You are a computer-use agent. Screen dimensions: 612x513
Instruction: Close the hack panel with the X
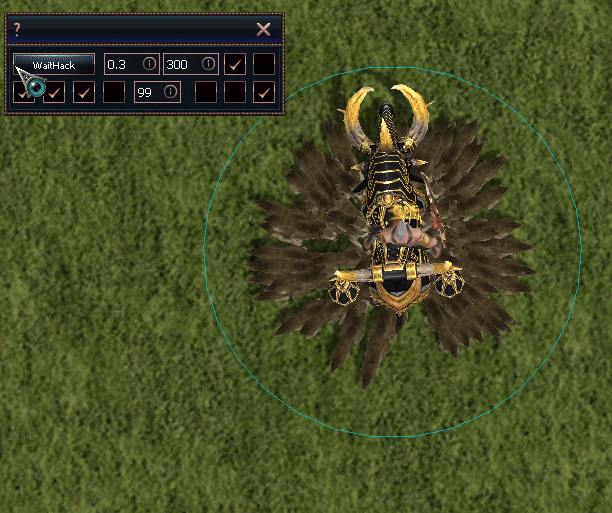[x=264, y=29]
